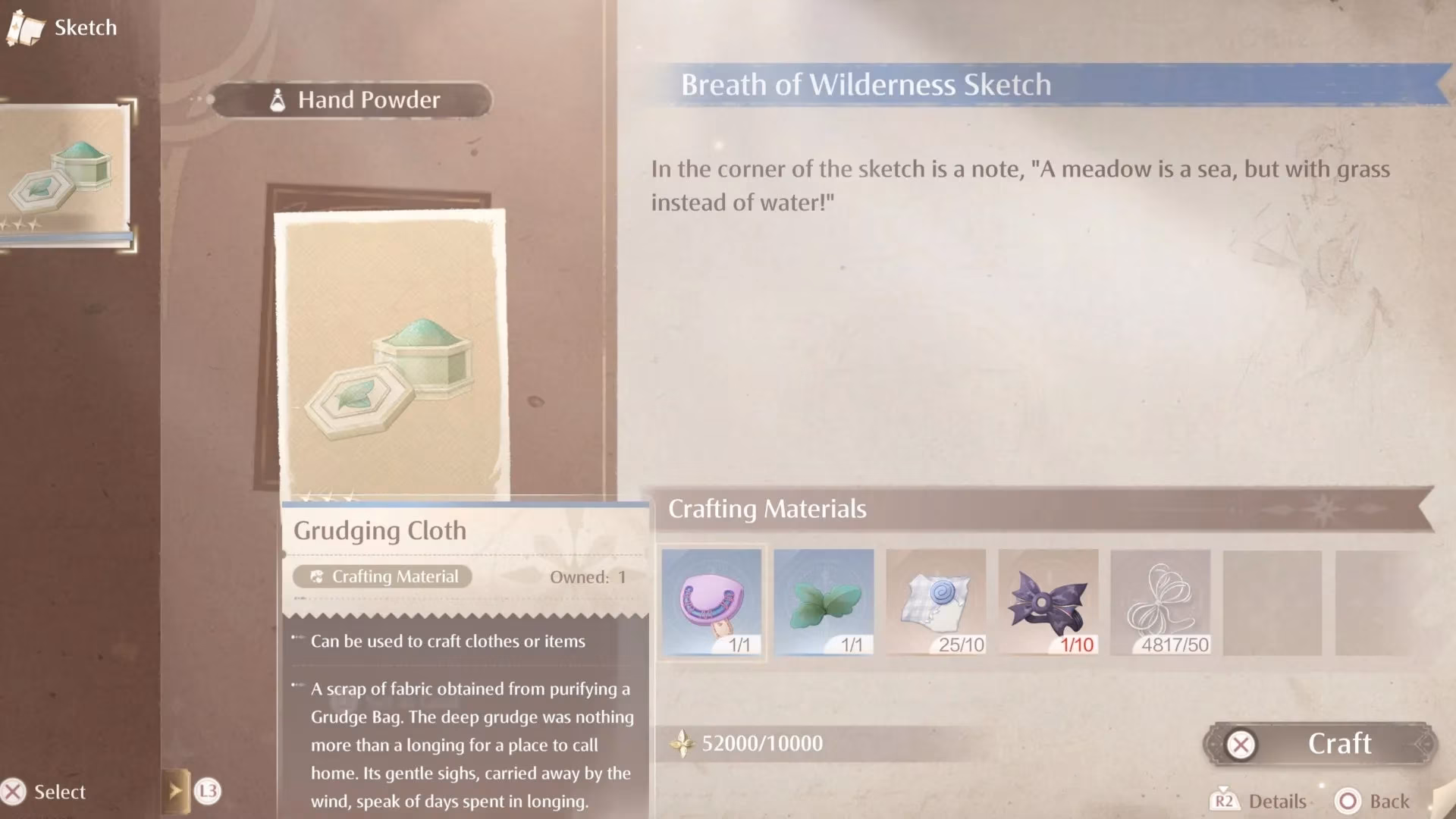Click the Sketch scroll icon in header
This screenshot has height=819, width=1456.
pyautogui.click(x=25, y=28)
